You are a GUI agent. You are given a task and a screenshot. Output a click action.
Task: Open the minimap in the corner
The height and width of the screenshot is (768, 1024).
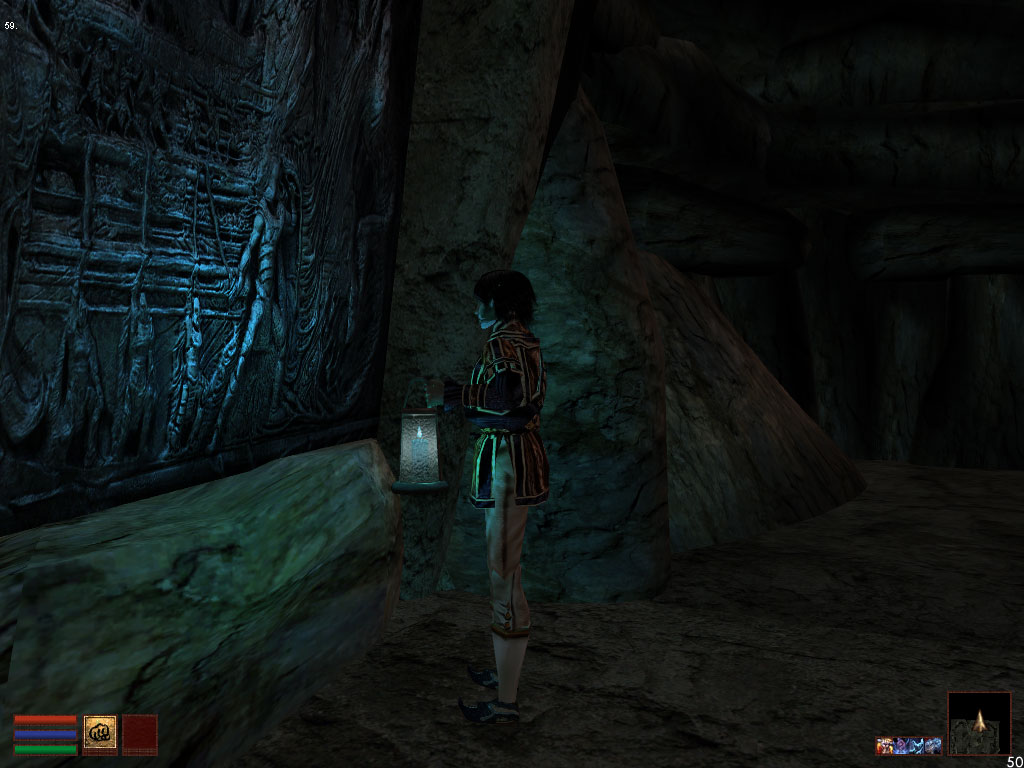[x=978, y=723]
